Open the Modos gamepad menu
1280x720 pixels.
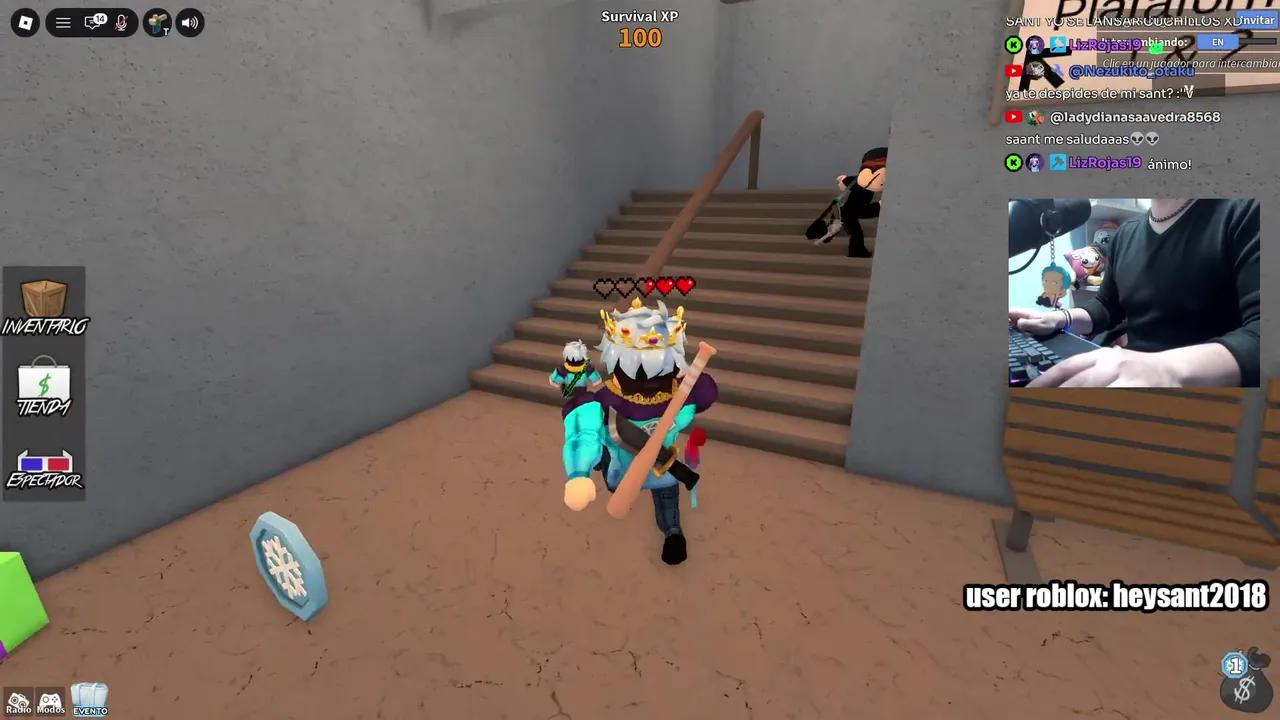tap(50, 699)
